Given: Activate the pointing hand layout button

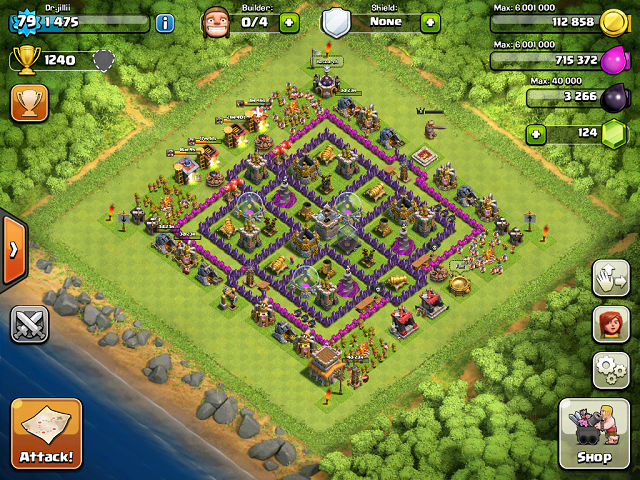Looking at the screenshot, I should click(x=611, y=278).
